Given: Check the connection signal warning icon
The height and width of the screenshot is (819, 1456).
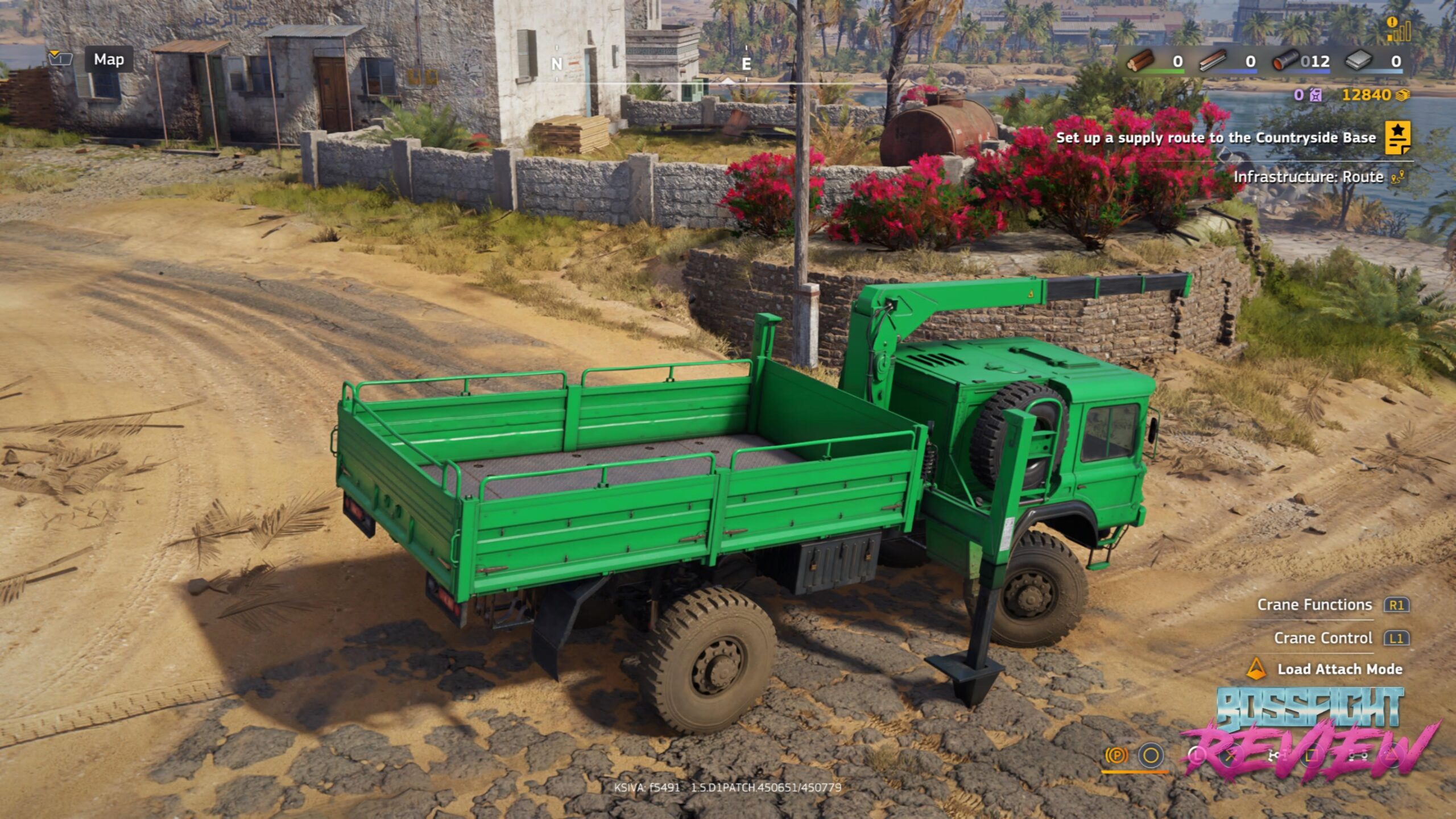Looking at the screenshot, I should (1398, 28).
